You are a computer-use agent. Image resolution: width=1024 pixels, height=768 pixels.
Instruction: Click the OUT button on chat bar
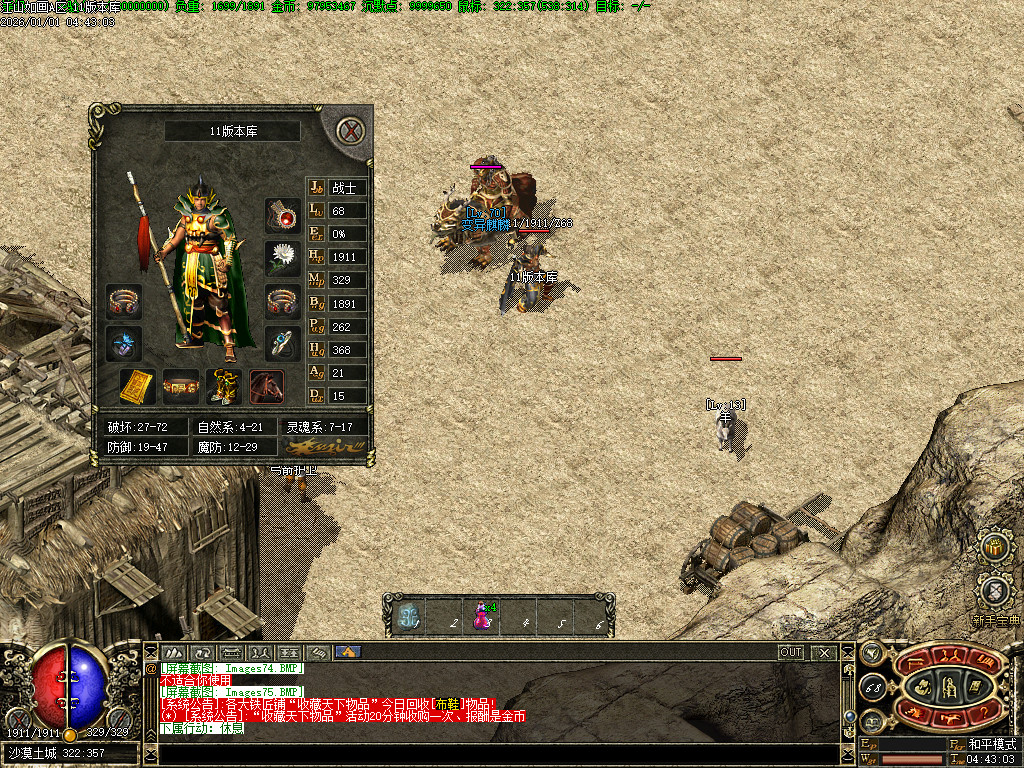(x=791, y=652)
